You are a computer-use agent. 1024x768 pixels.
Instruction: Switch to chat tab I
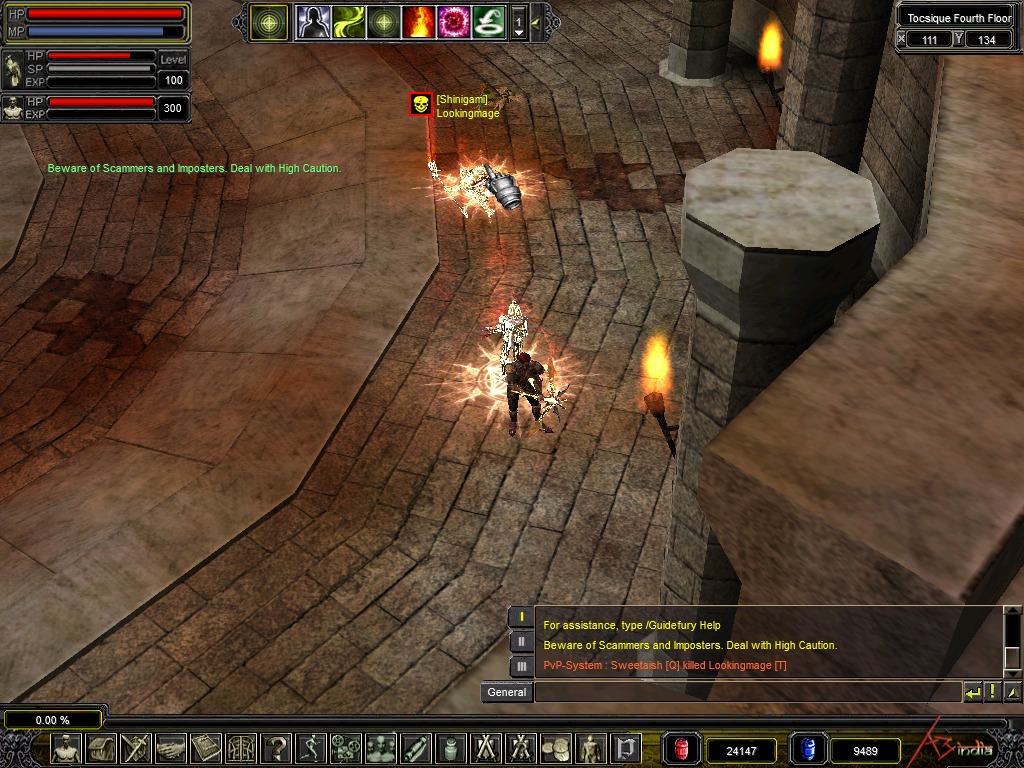coord(521,618)
